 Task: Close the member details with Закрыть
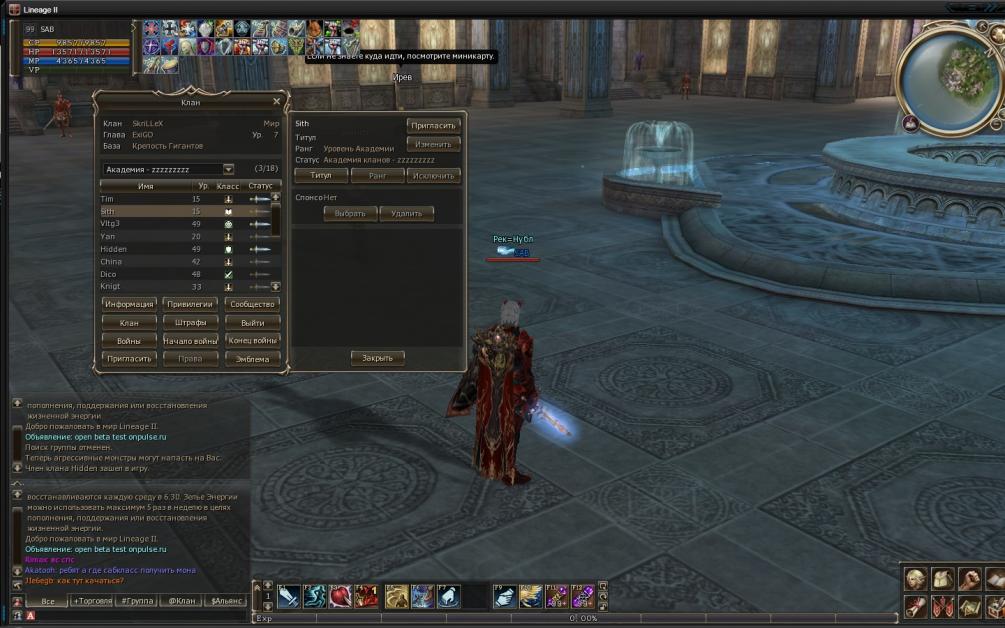(377, 358)
